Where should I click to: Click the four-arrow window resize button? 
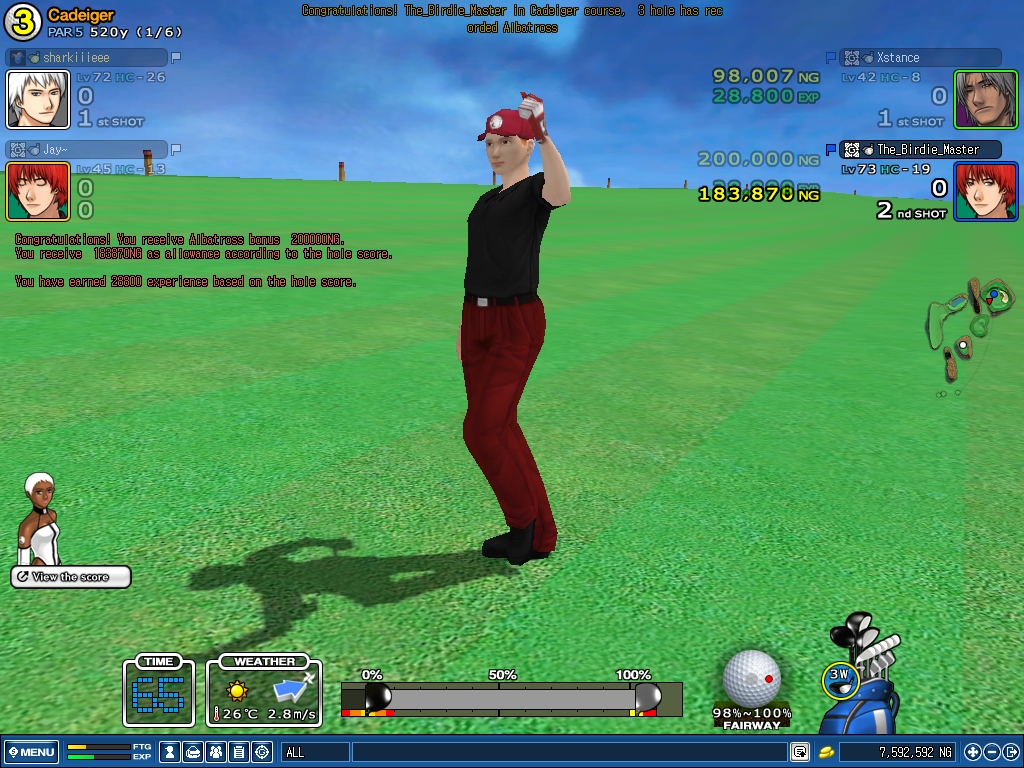pos(973,752)
